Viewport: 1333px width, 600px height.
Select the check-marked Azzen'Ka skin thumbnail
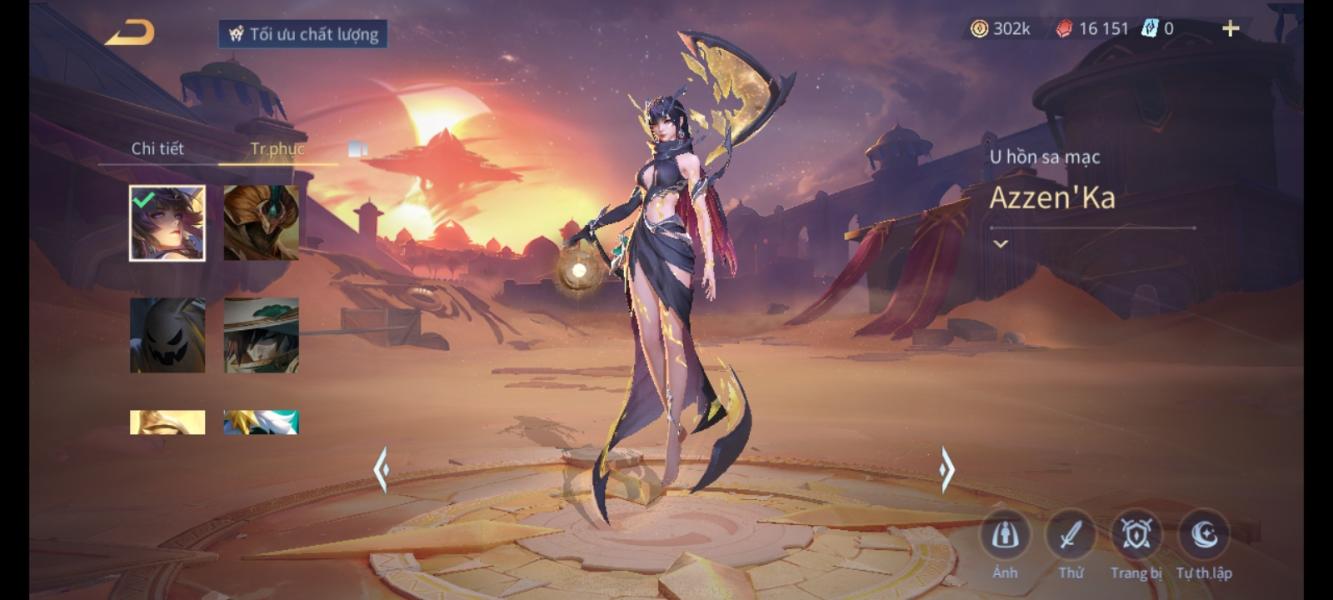pos(167,223)
